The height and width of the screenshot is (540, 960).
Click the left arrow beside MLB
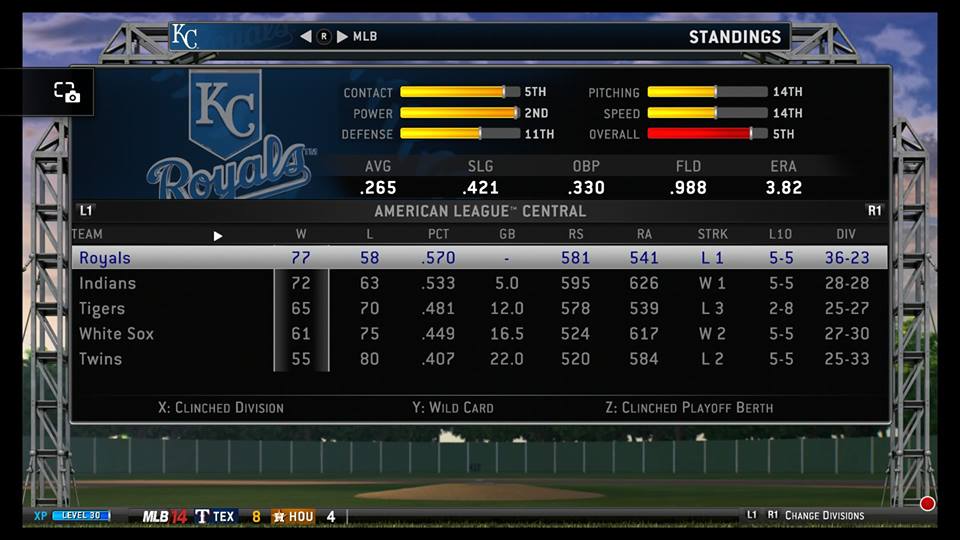[x=306, y=37]
